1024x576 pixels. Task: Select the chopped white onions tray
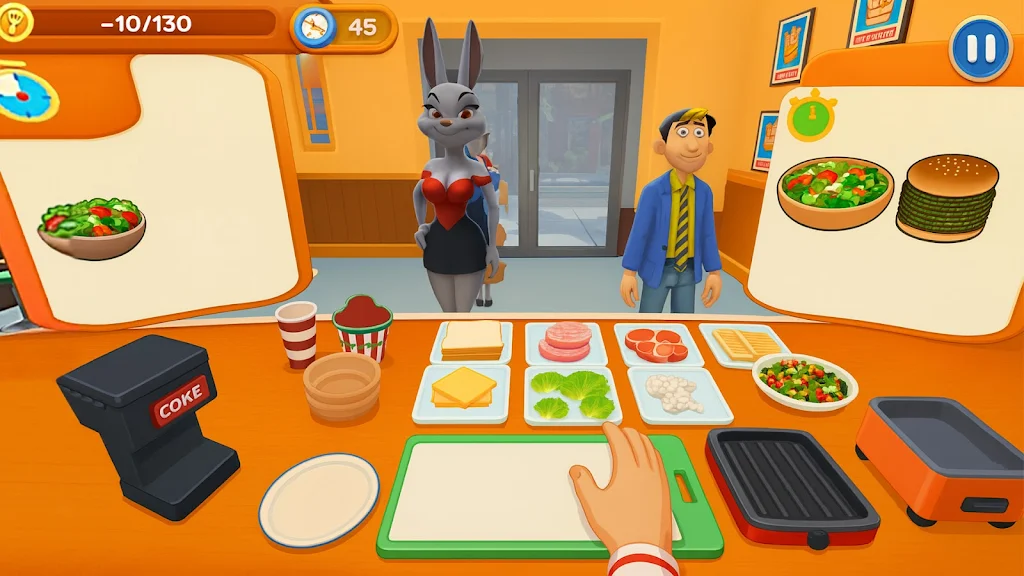tap(677, 392)
